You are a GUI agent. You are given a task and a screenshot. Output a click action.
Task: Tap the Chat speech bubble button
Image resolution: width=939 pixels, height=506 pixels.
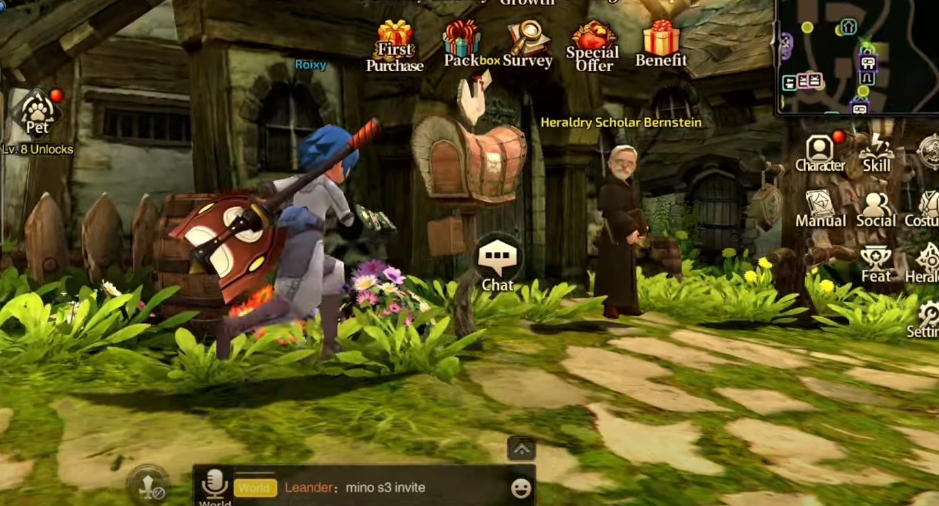click(497, 263)
